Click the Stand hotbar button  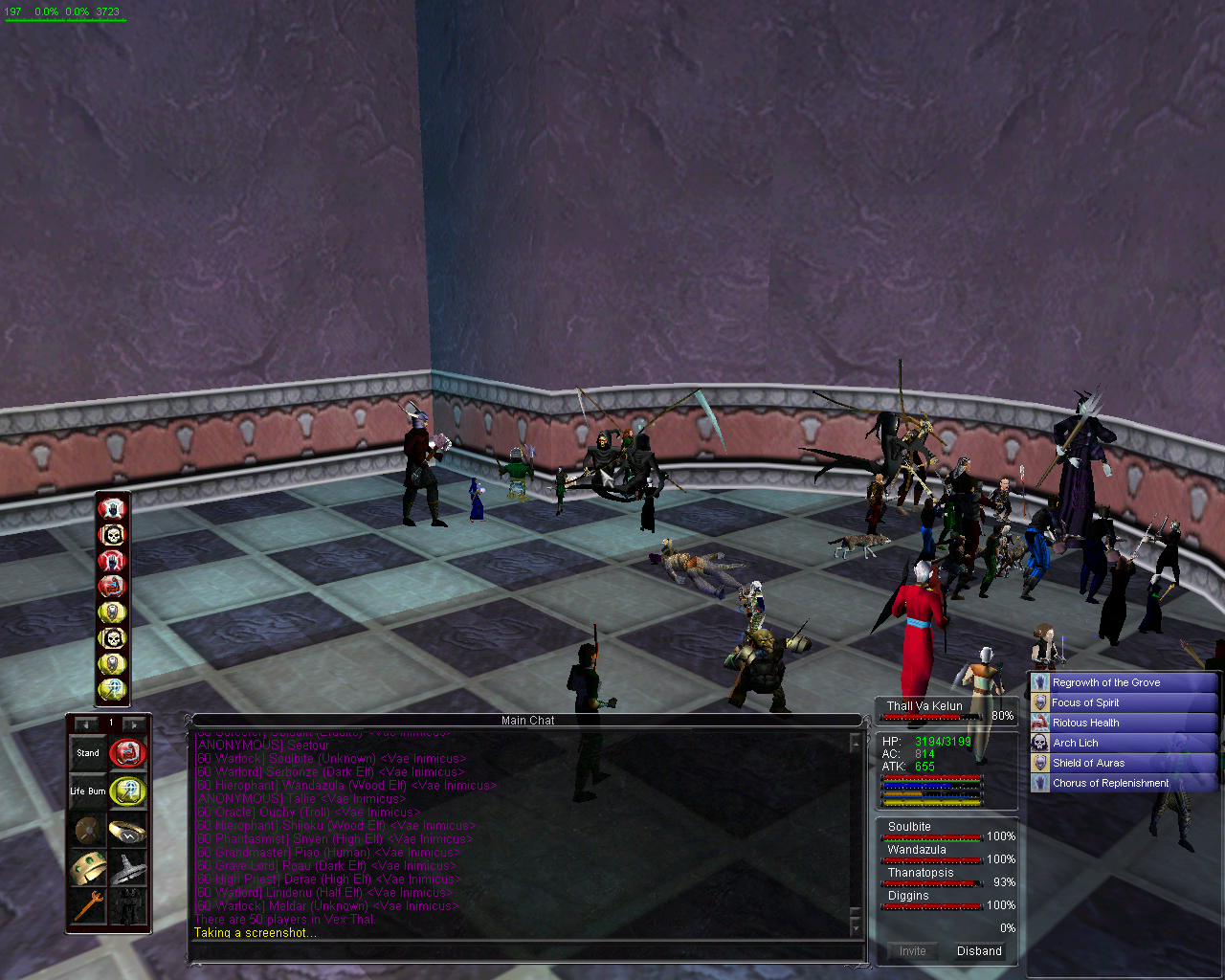click(x=88, y=753)
